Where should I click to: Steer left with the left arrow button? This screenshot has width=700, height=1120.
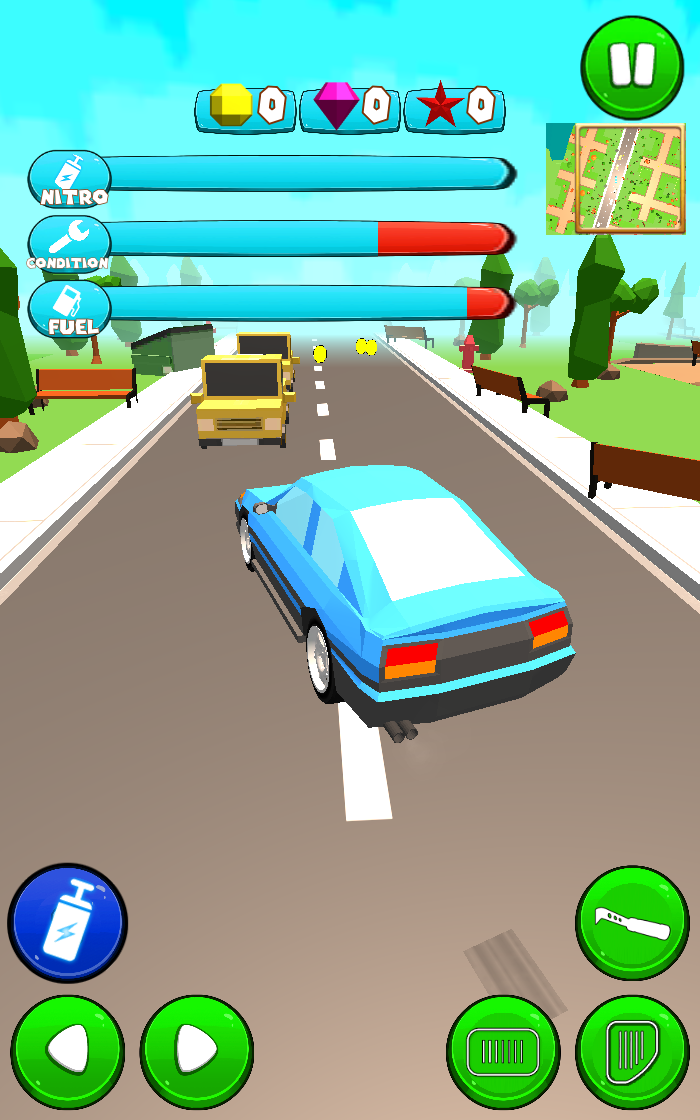(68, 1051)
